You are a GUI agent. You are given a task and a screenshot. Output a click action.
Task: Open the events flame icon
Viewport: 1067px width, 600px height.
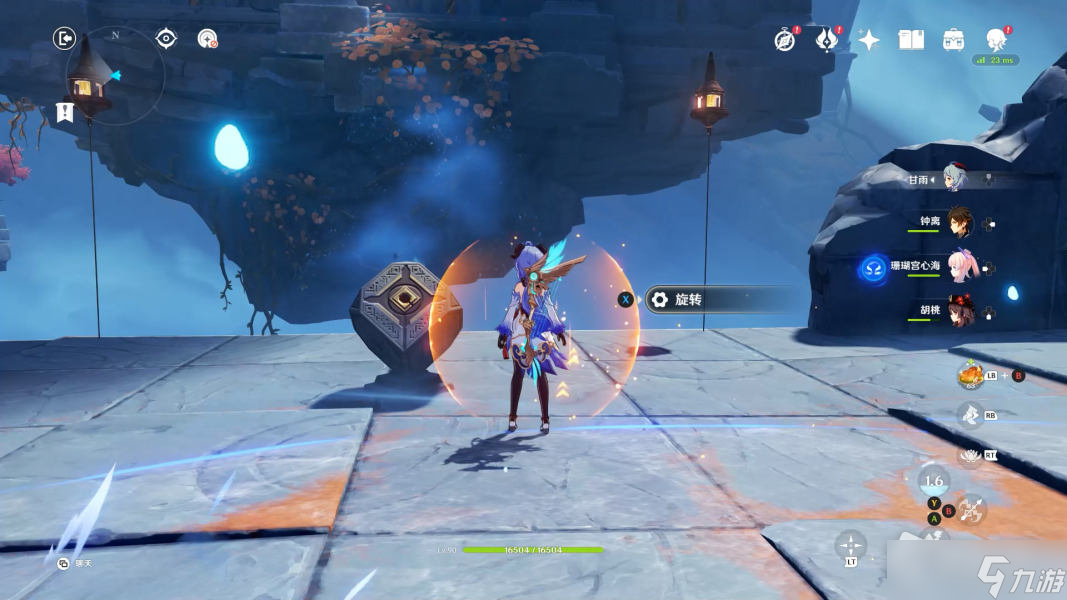click(827, 40)
